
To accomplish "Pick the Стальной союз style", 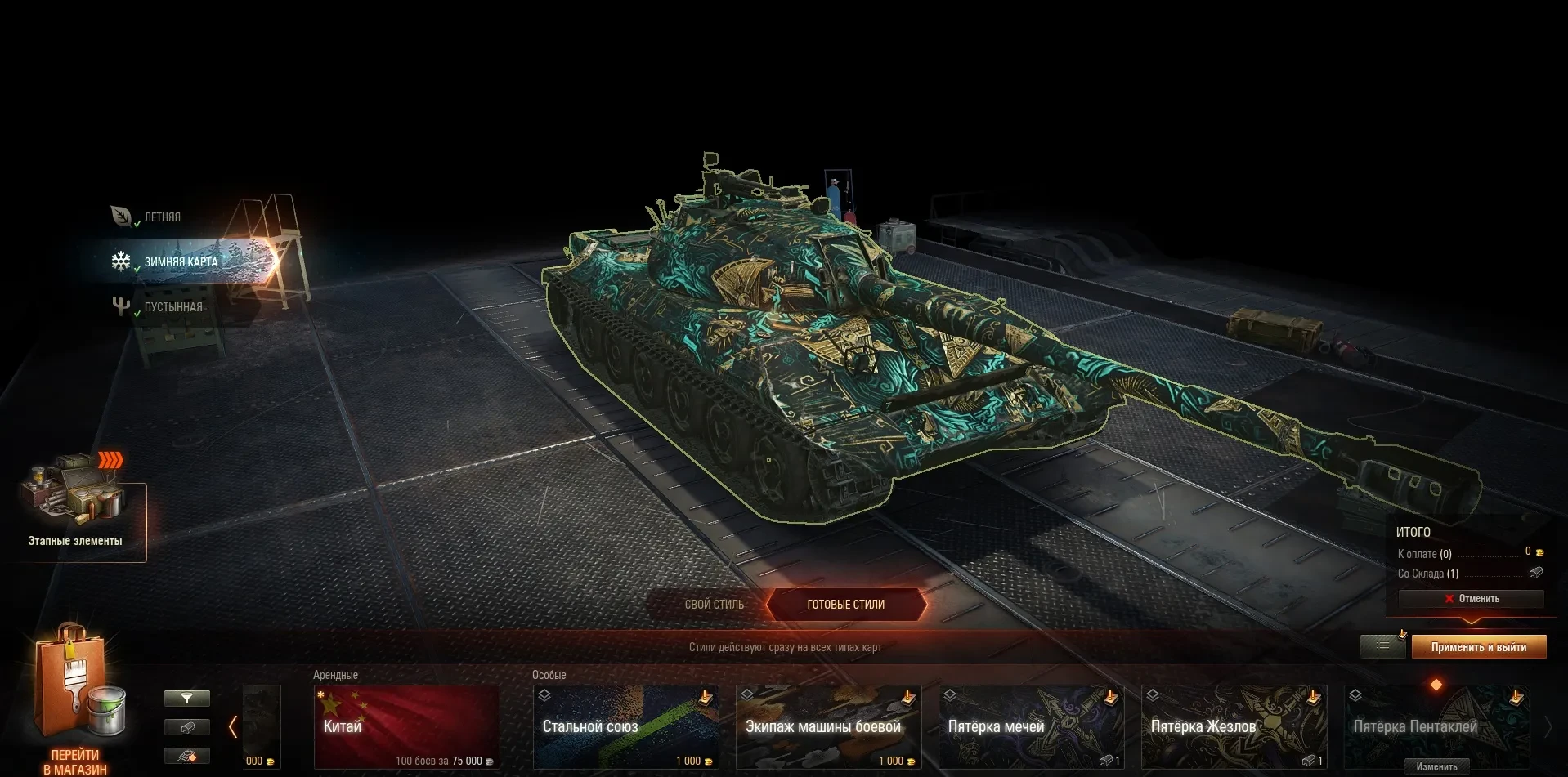I will pos(625,726).
